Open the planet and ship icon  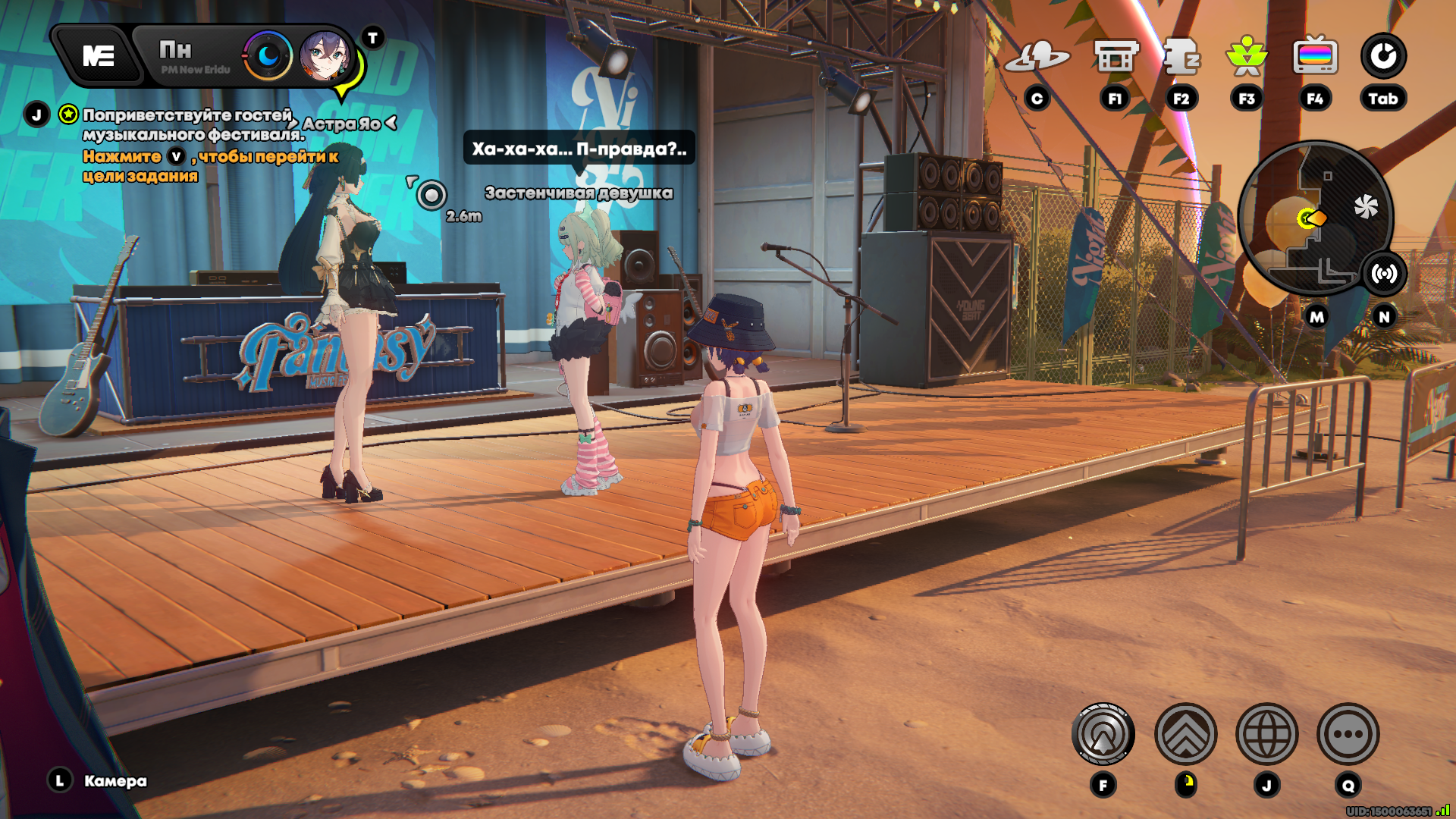coord(1037,57)
